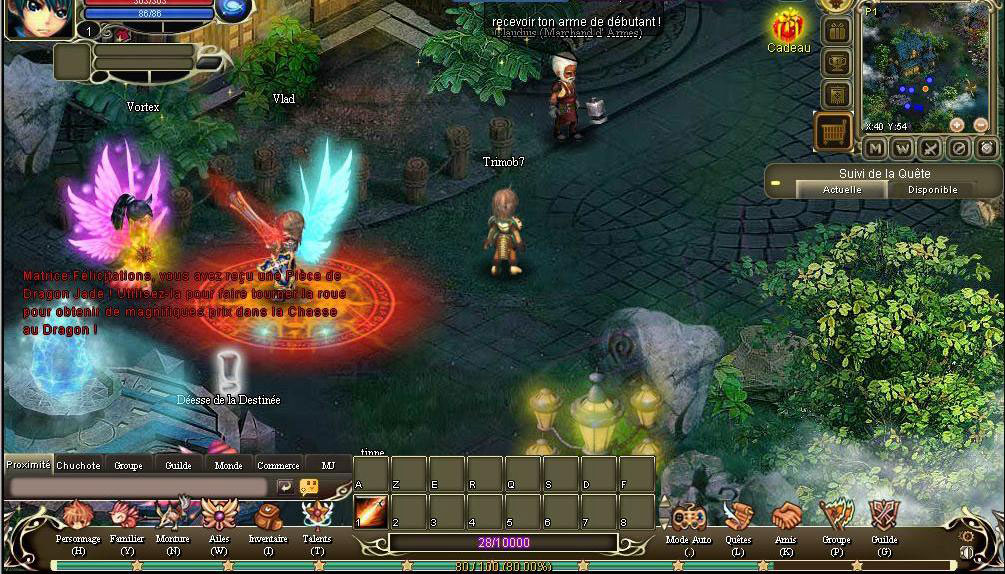Viewport: 1005px width, 574px height.
Task: Switch chat to the Chuchote tab
Action: [78, 465]
